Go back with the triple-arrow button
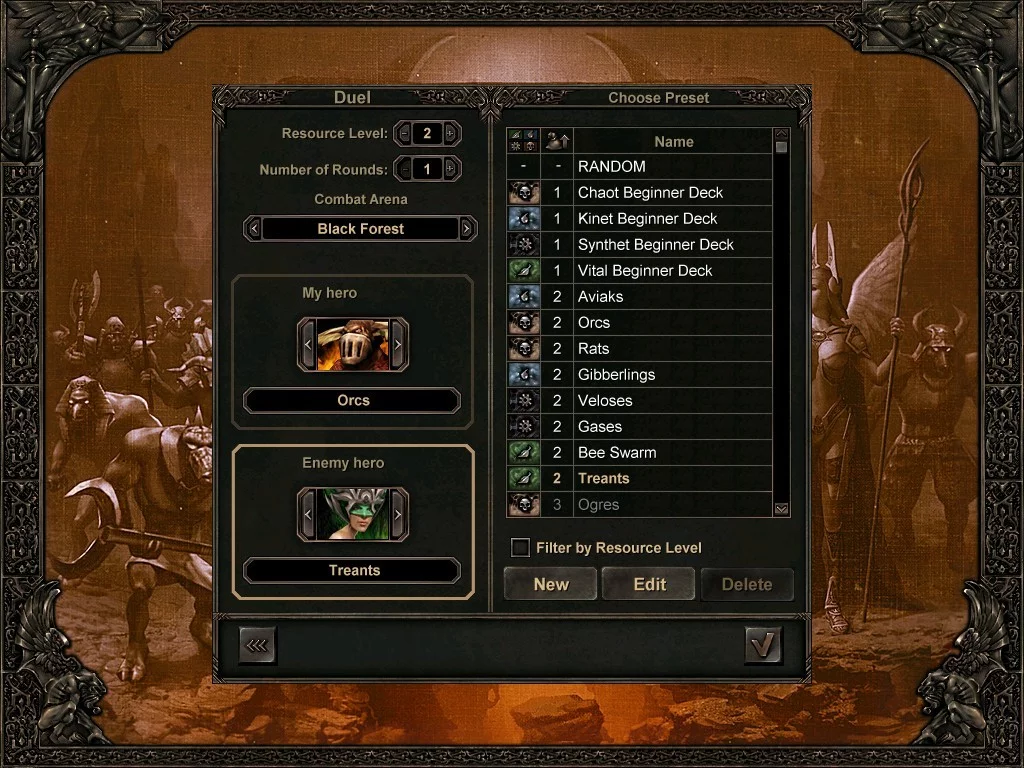 (x=258, y=646)
